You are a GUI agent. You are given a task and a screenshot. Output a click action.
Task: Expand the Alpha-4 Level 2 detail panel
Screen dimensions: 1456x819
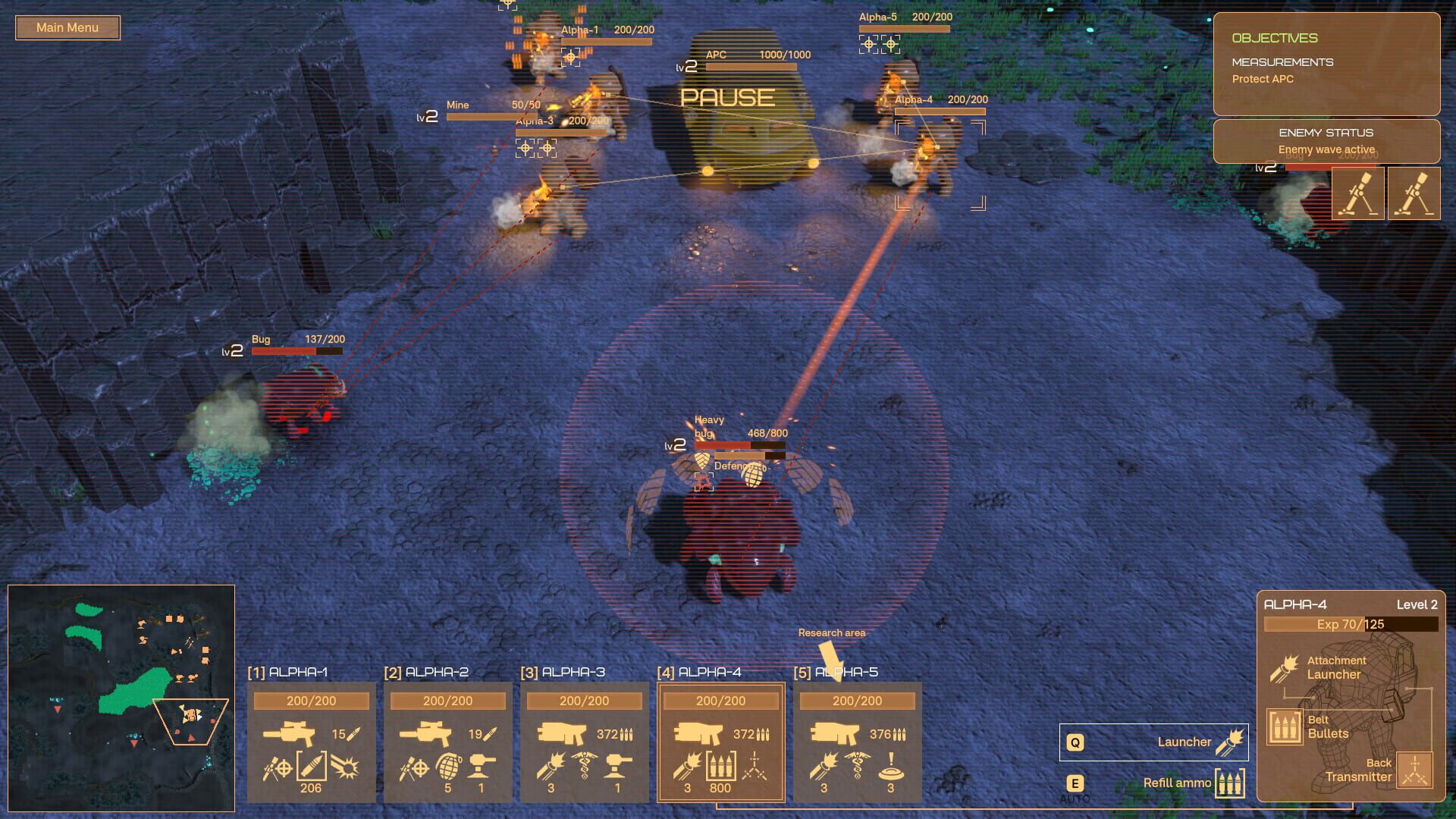(1350, 604)
